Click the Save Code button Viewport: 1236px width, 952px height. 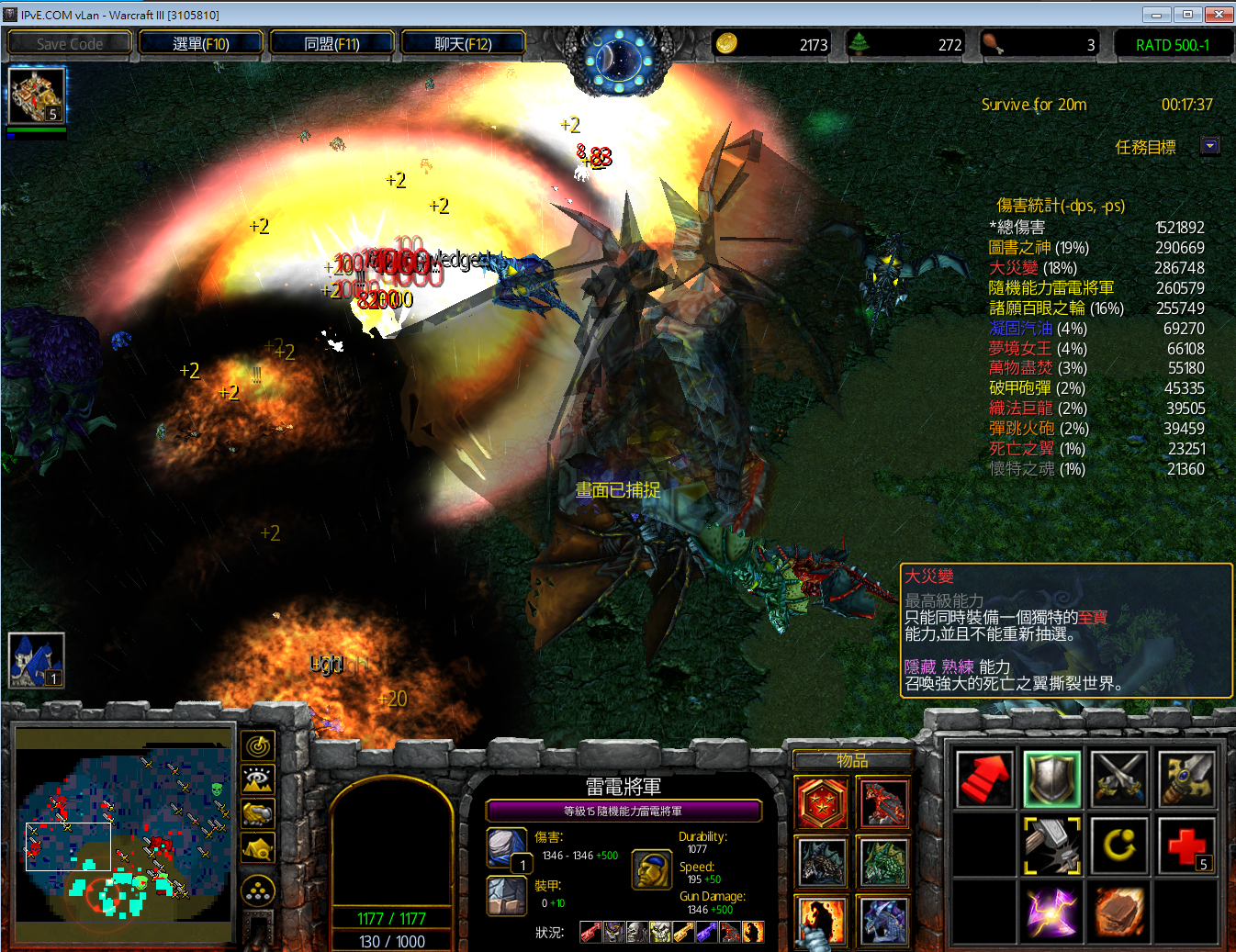point(70,43)
